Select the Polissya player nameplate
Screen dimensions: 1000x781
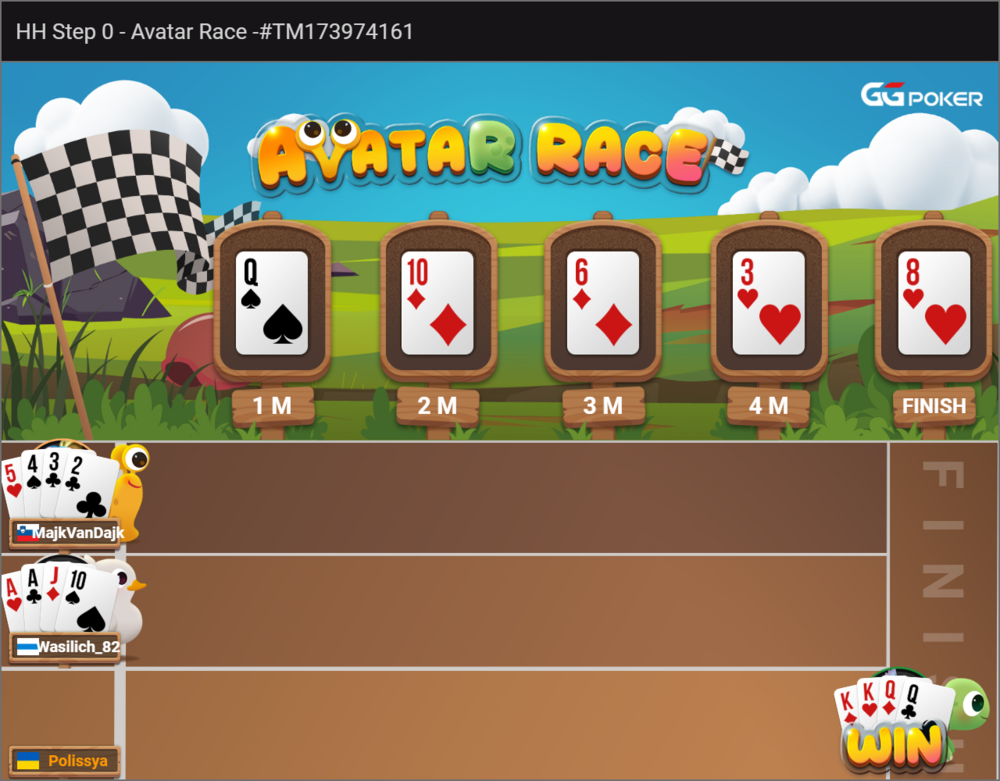click(x=64, y=761)
